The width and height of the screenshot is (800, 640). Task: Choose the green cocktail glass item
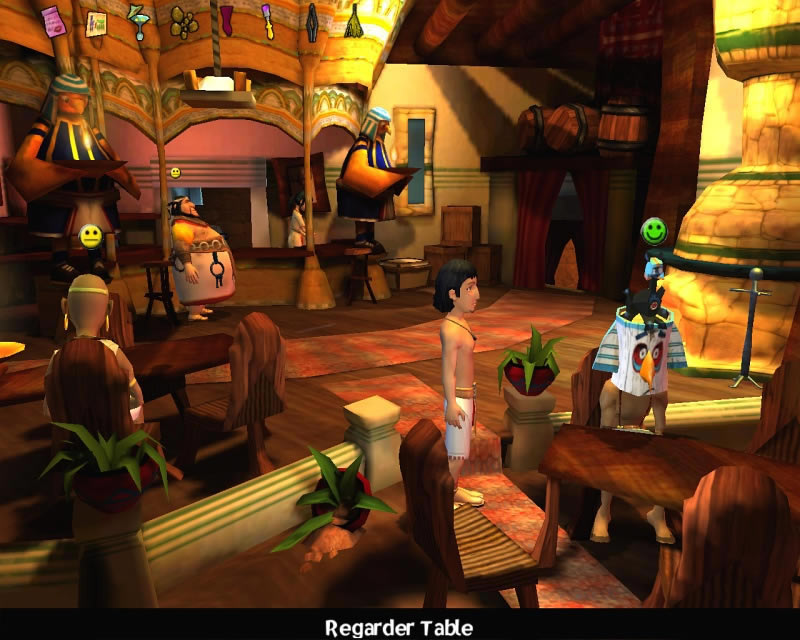tap(139, 21)
